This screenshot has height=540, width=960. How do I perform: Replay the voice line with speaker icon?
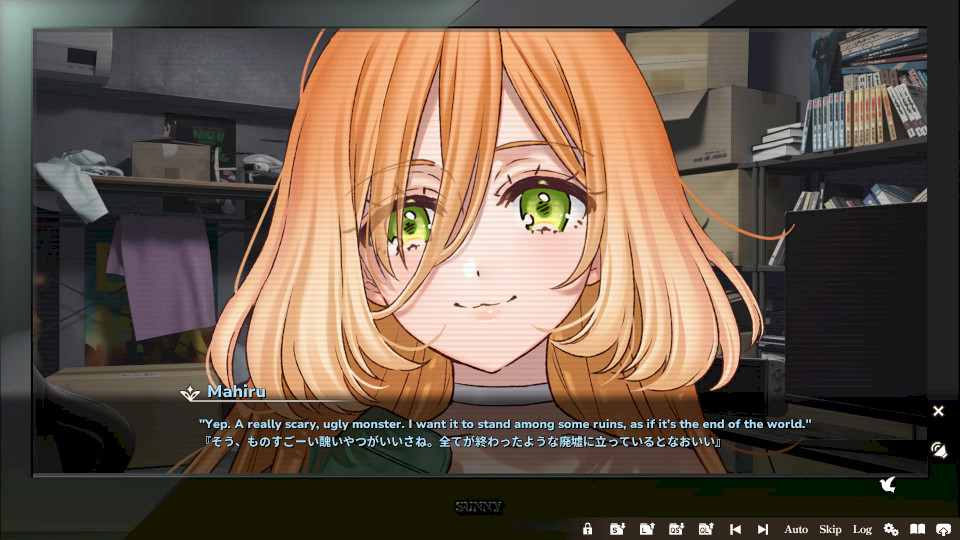click(x=938, y=450)
